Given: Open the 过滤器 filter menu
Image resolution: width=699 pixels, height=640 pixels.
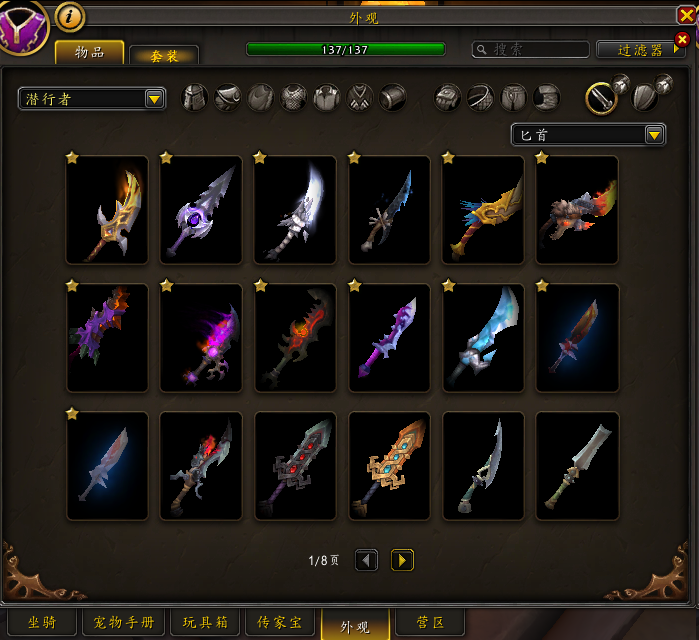Looking at the screenshot, I should click(x=640, y=49).
